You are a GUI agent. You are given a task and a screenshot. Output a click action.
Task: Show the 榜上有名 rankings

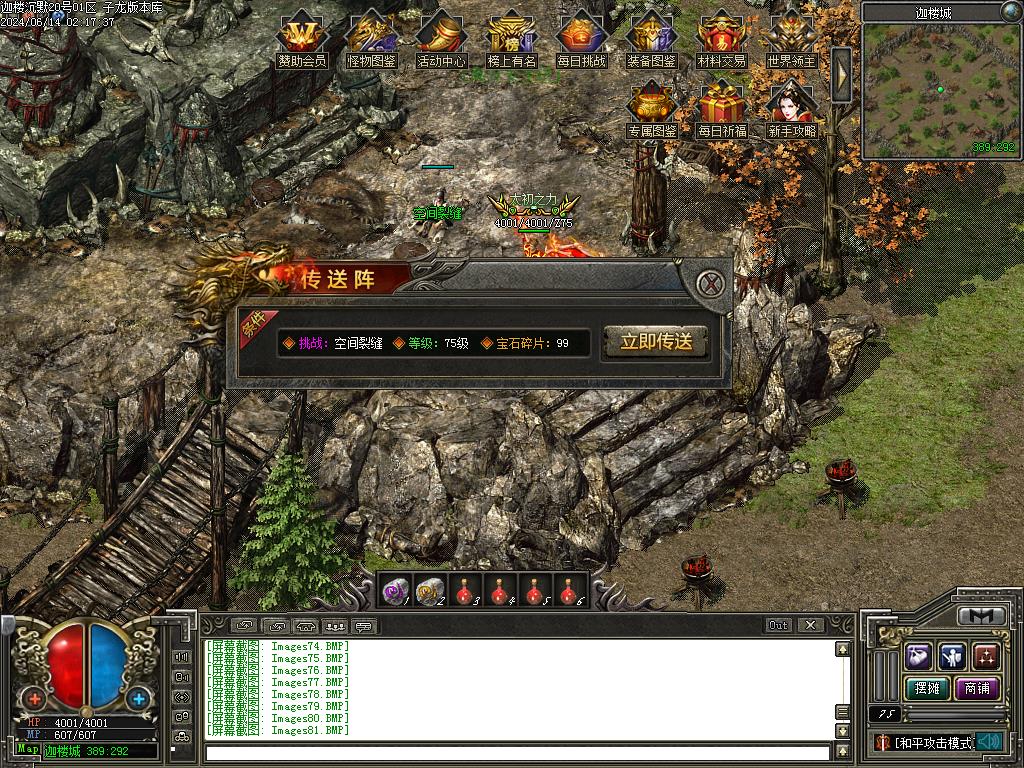(511, 40)
